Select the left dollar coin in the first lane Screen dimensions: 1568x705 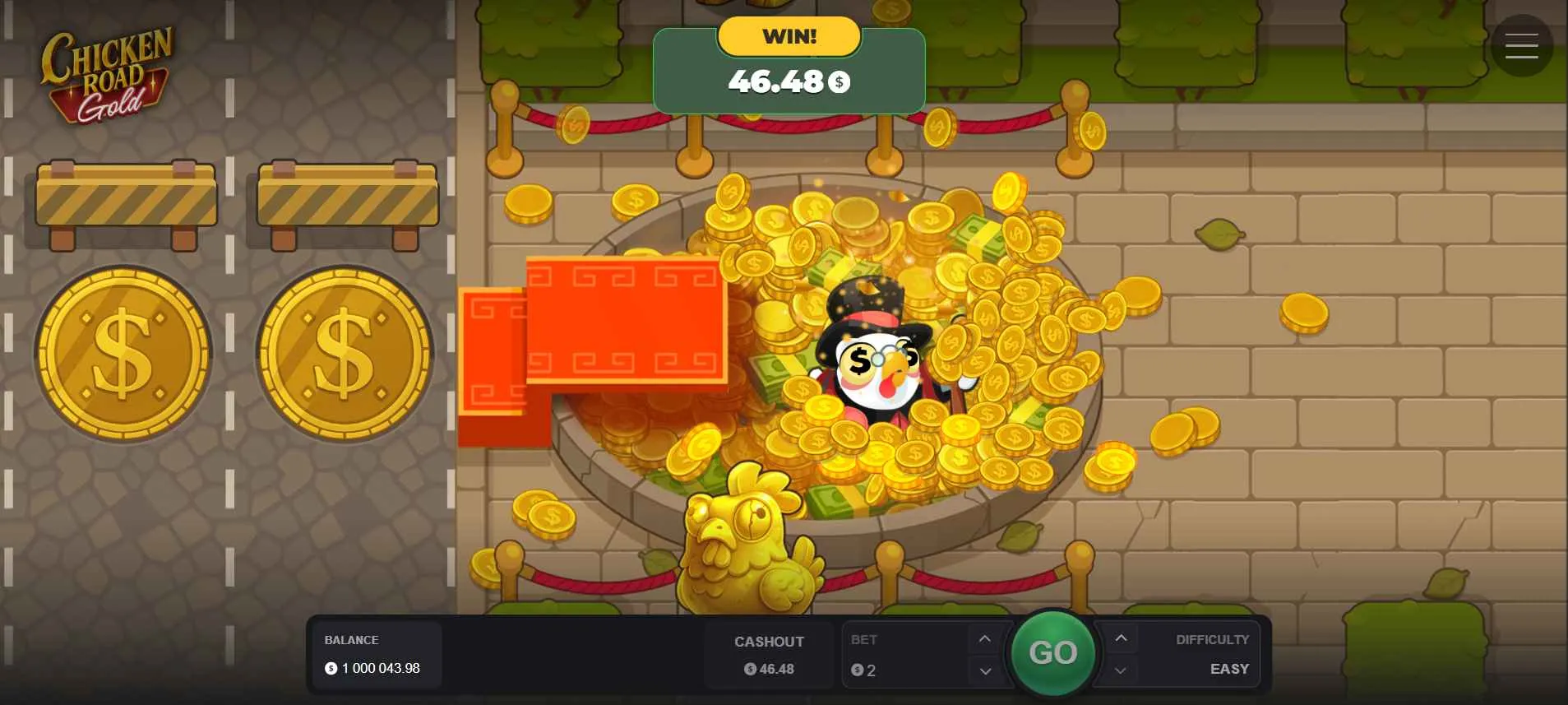click(x=123, y=352)
